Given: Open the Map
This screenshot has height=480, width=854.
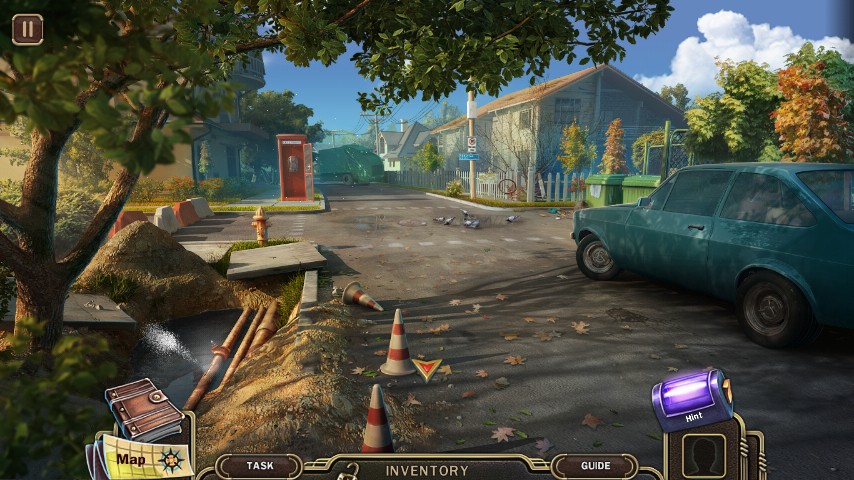Looking at the screenshot, I should 140,459.
